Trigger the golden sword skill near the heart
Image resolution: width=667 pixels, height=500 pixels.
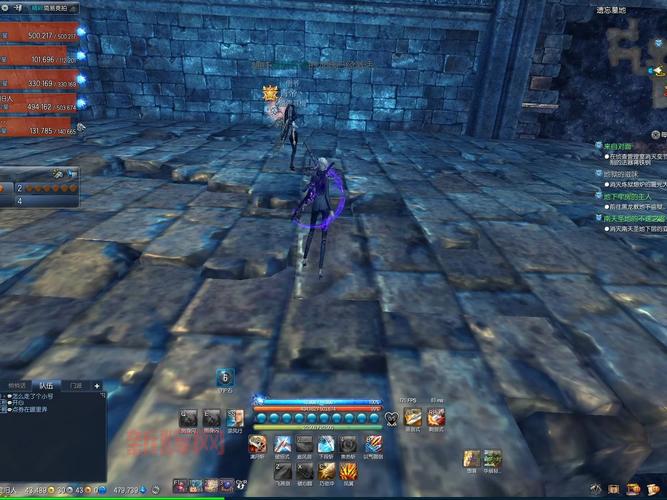click(412, 417)
